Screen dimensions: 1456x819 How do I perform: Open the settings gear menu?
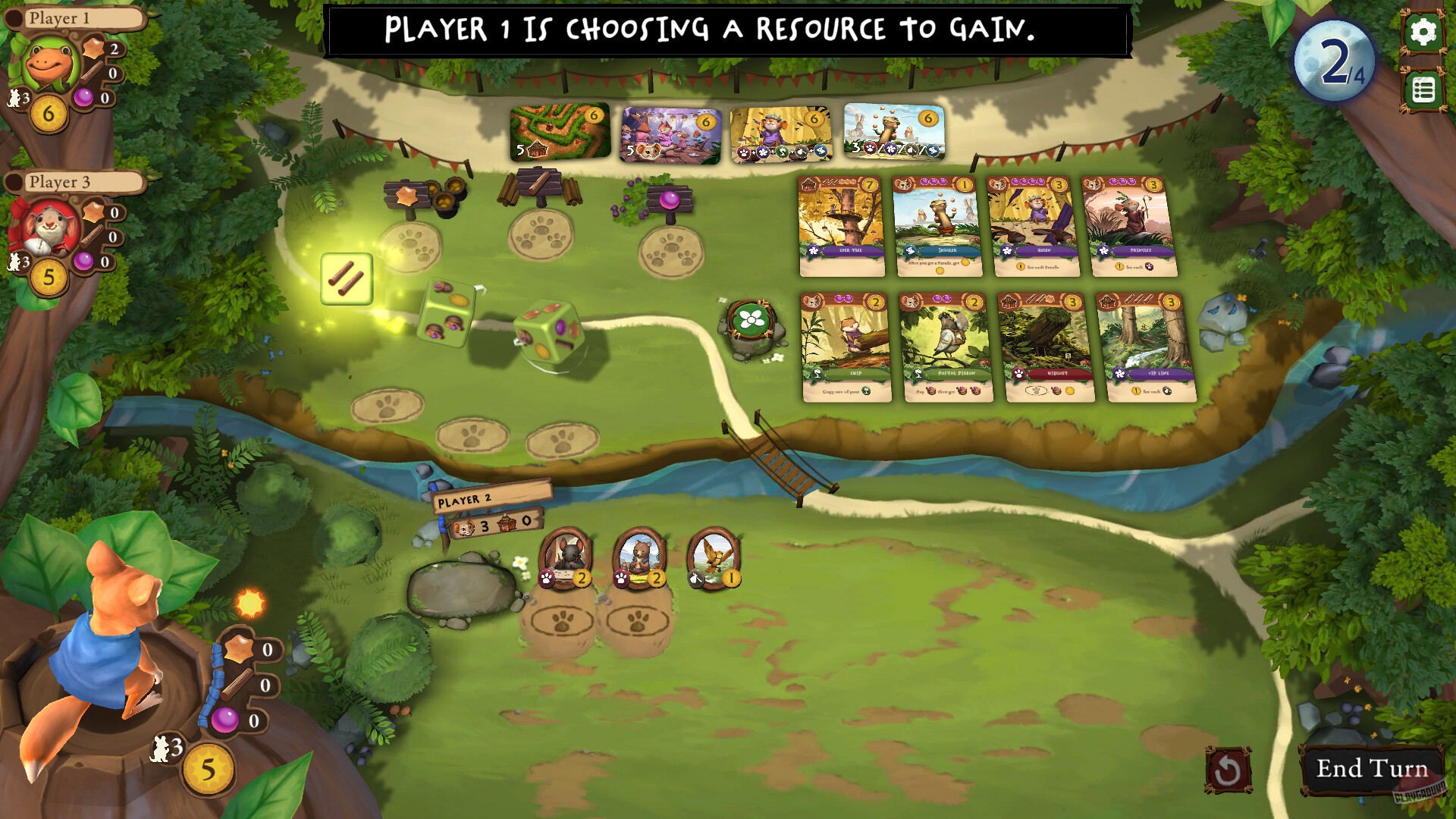tap(1424, 32)
